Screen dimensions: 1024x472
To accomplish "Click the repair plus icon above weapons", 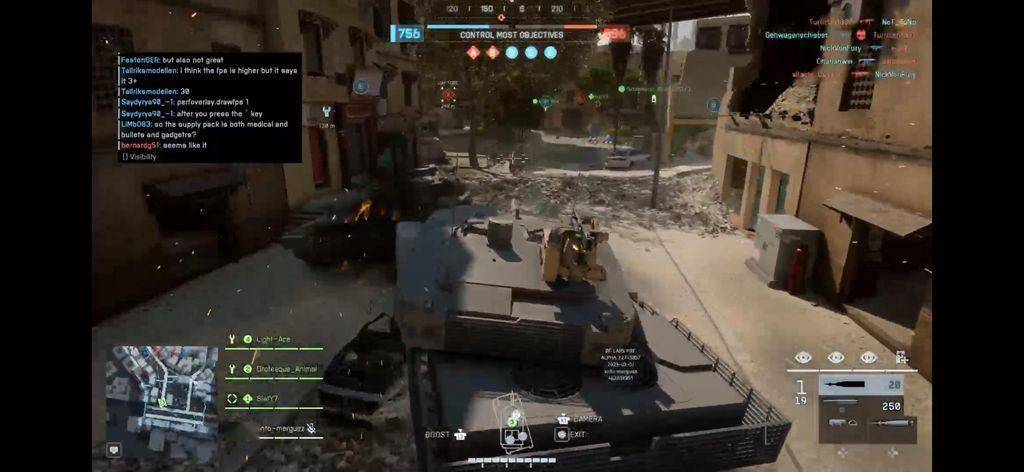I will pyautogui.click(x=901, y=357).
